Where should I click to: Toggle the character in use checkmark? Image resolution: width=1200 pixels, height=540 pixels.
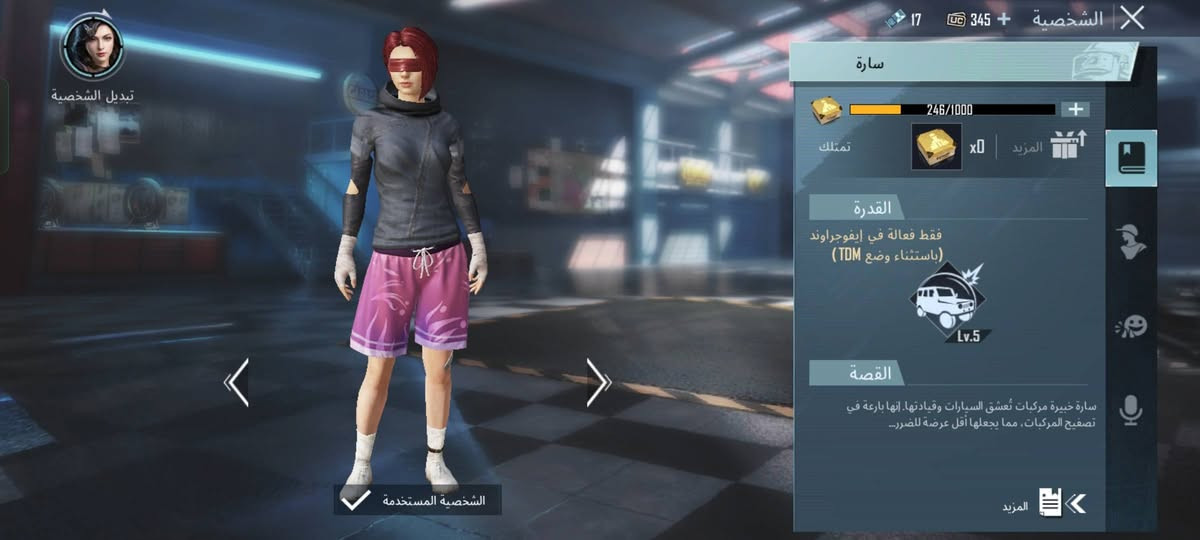(x=355, y=500)
